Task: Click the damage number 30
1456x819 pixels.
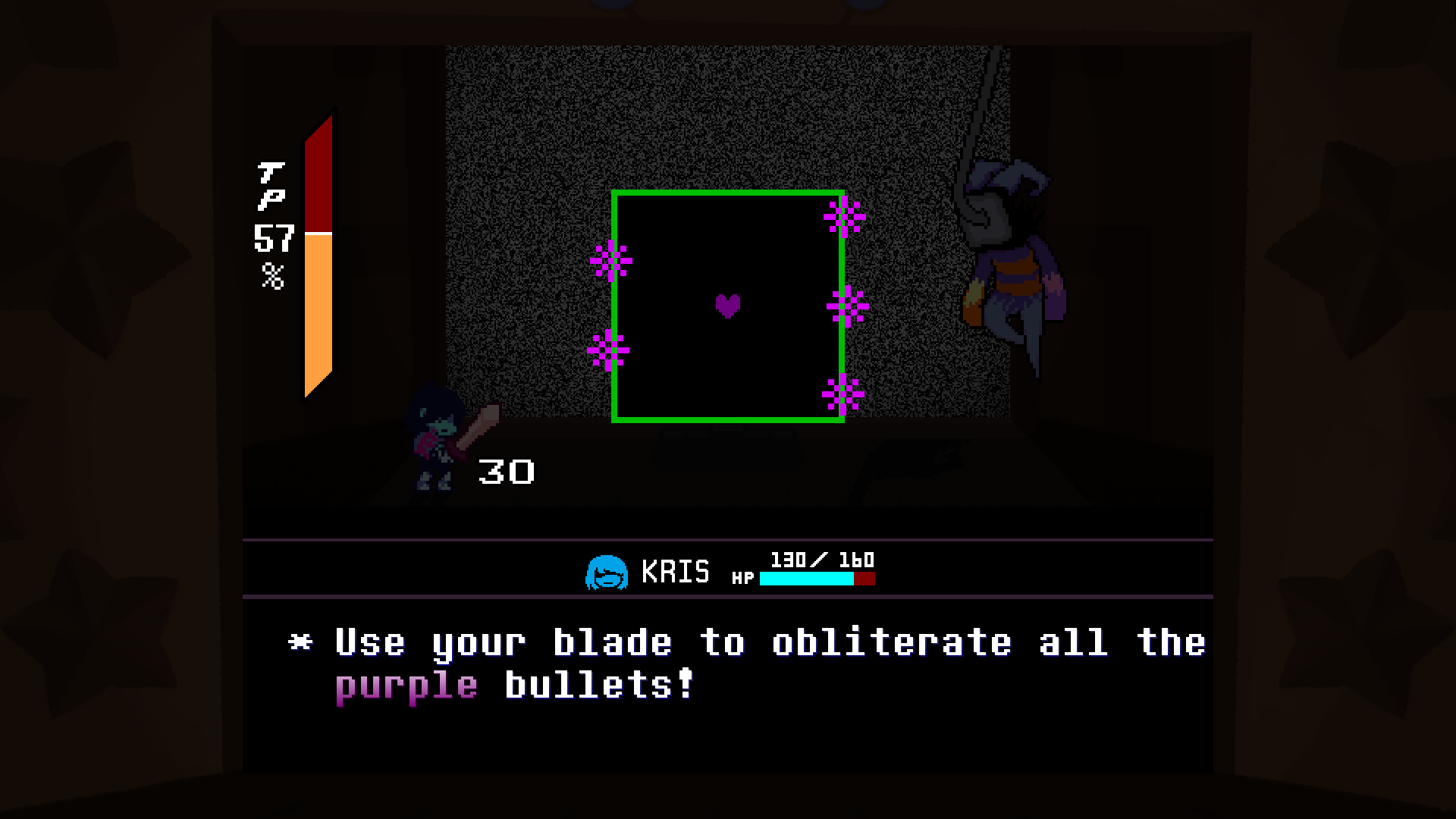Action: [x=507, y=472]
